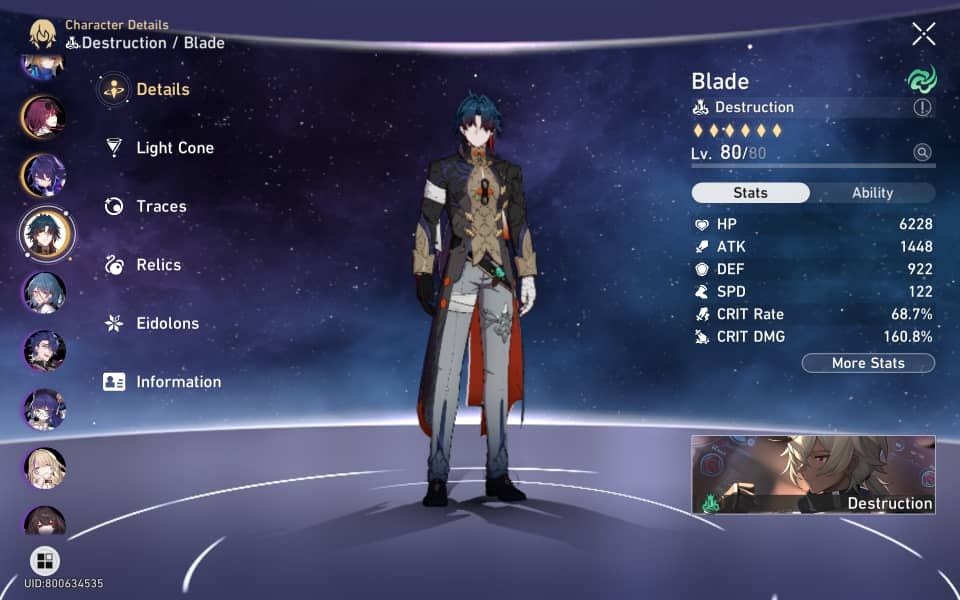Click the green Wind element icon
The image size is (960, 600).
click(920, 81)
